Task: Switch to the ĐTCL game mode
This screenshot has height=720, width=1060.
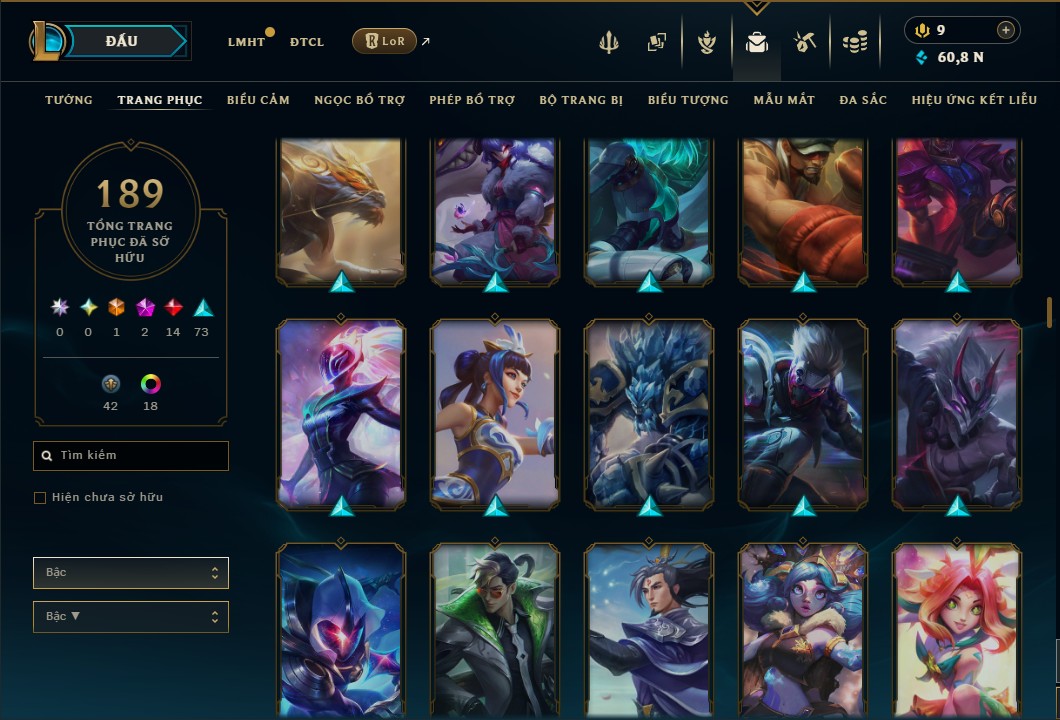Action: [307, 42]
